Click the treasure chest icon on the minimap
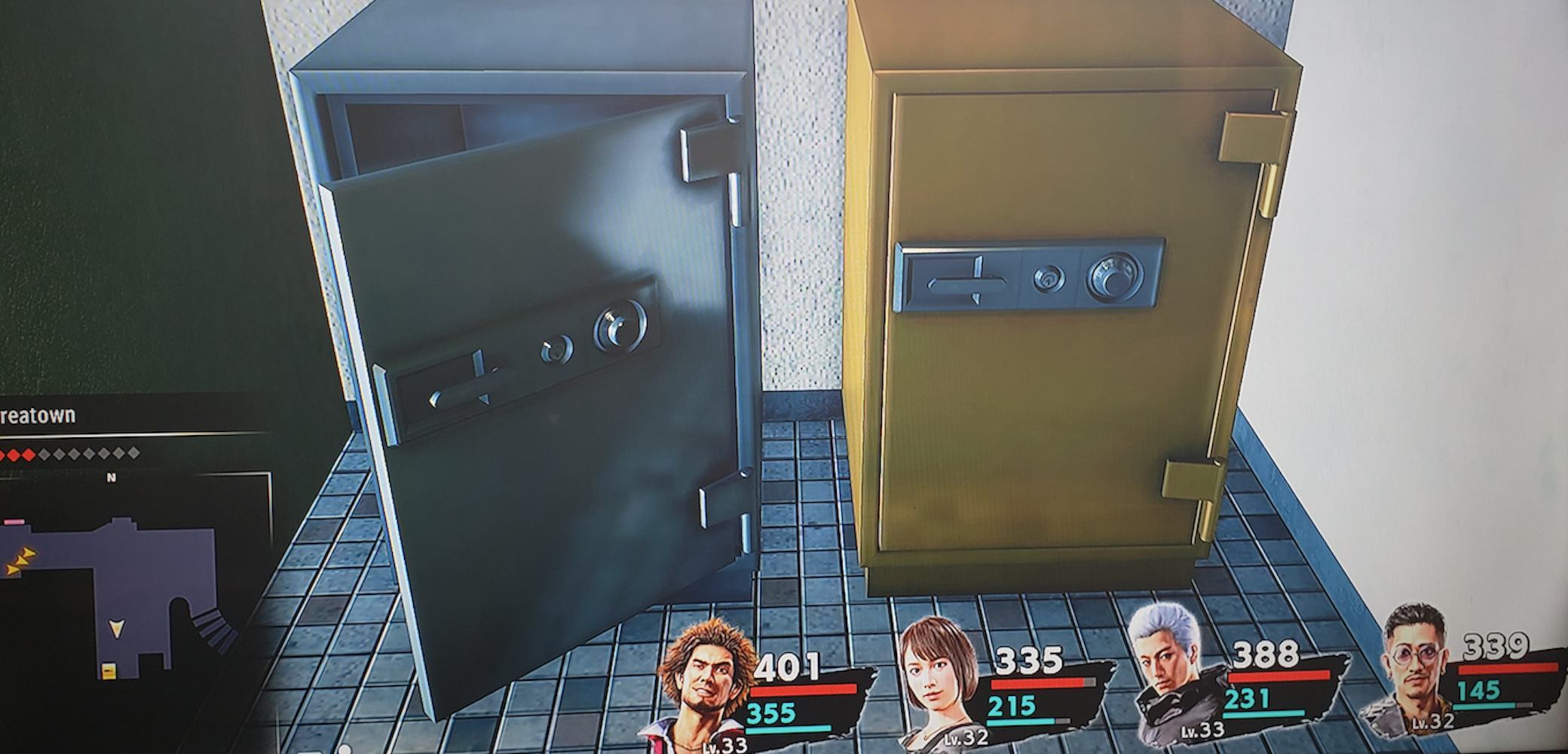Viewport: 1568px width, 754px height. tap(109, 671)
